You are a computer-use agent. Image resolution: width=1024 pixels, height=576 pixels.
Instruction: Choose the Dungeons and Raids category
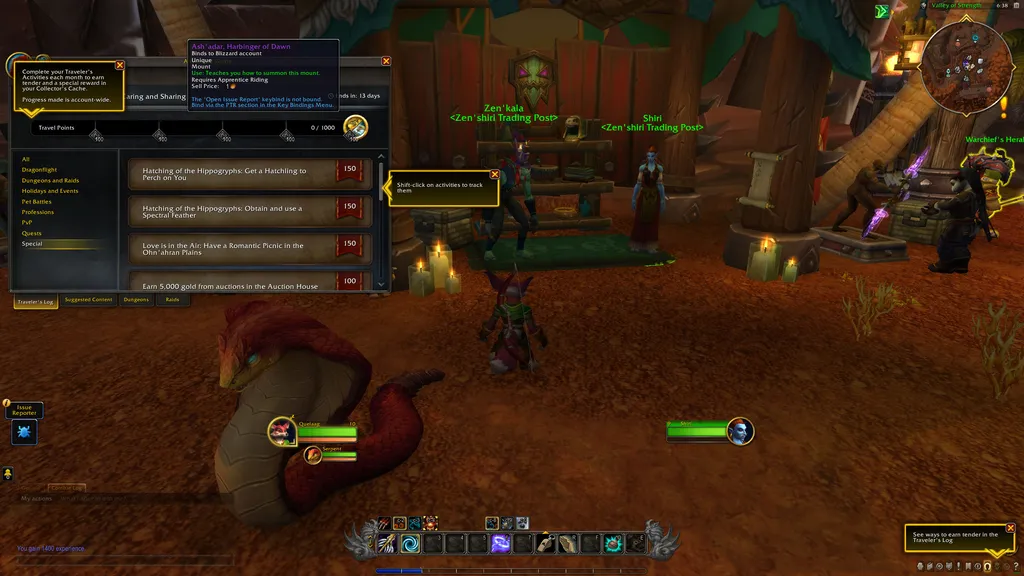[x=50, y=181]
